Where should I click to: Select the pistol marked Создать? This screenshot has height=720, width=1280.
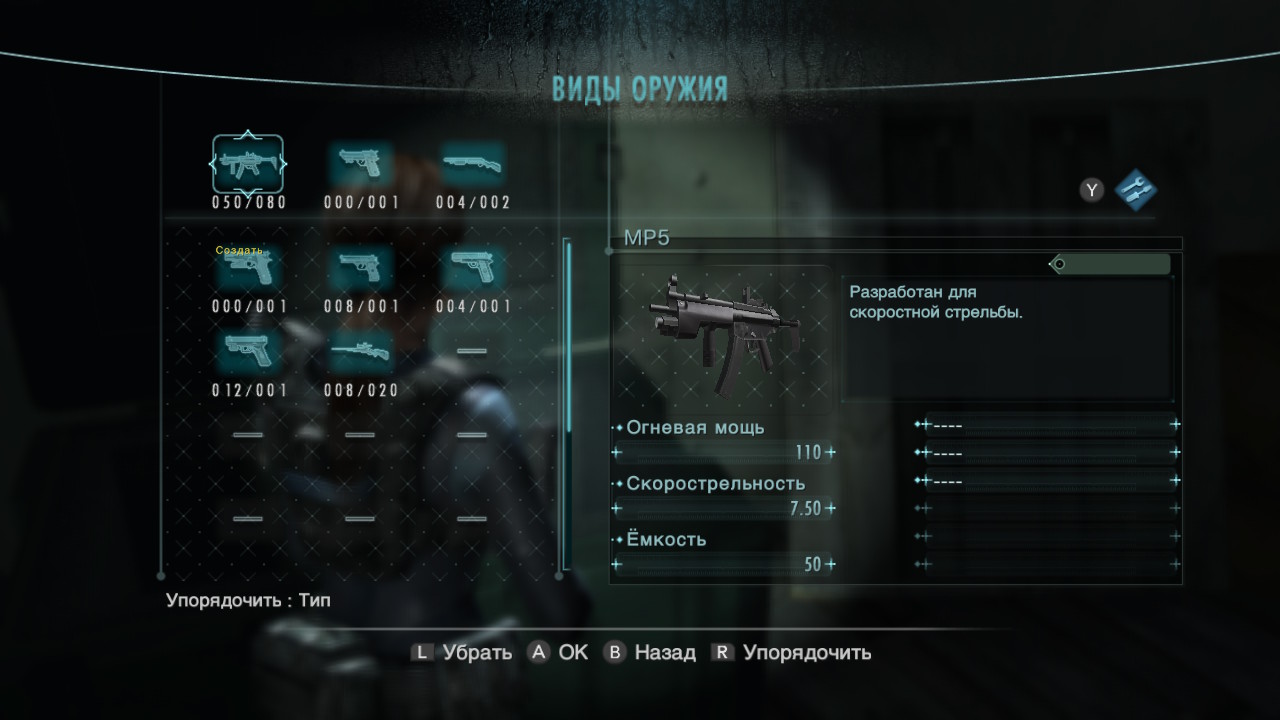pos(248,268)
